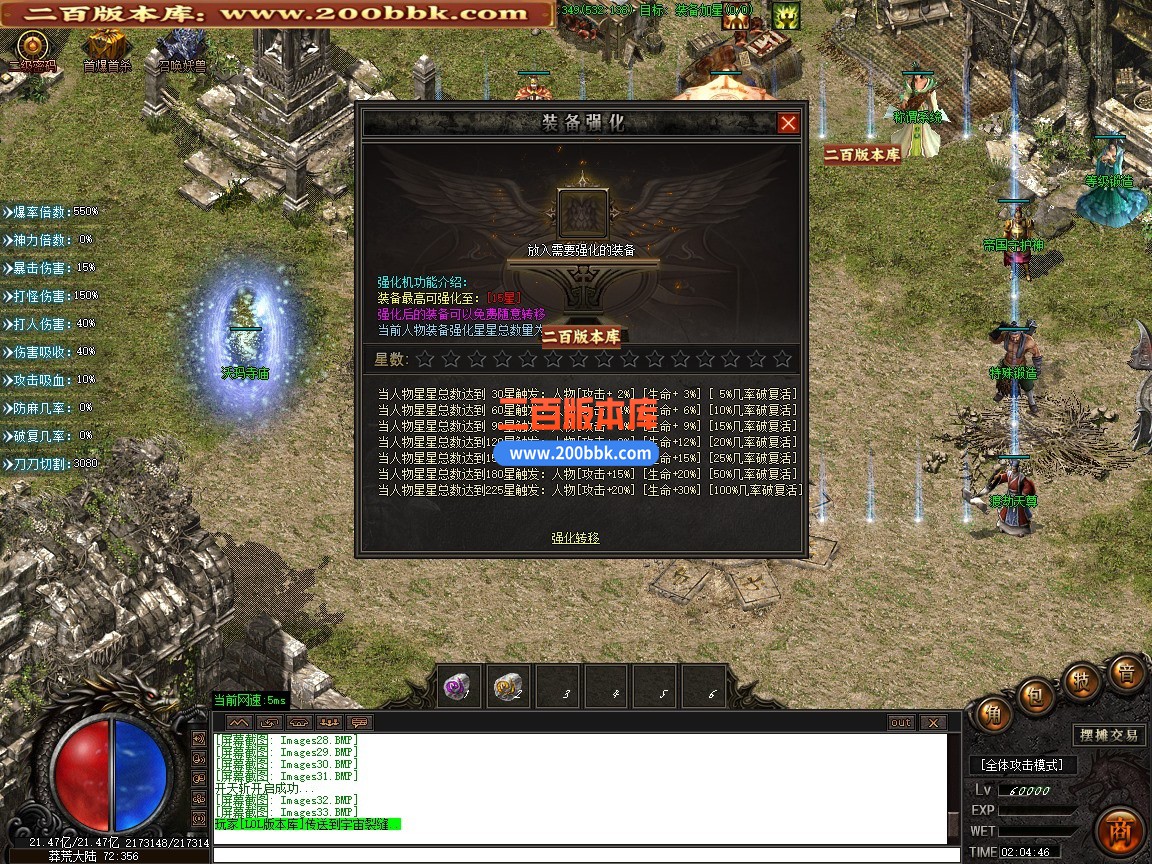The height and width of the screenshot is (864, 1152).
Task: Use the white scroll in hotbar slot 2
Action: (508, 687)
